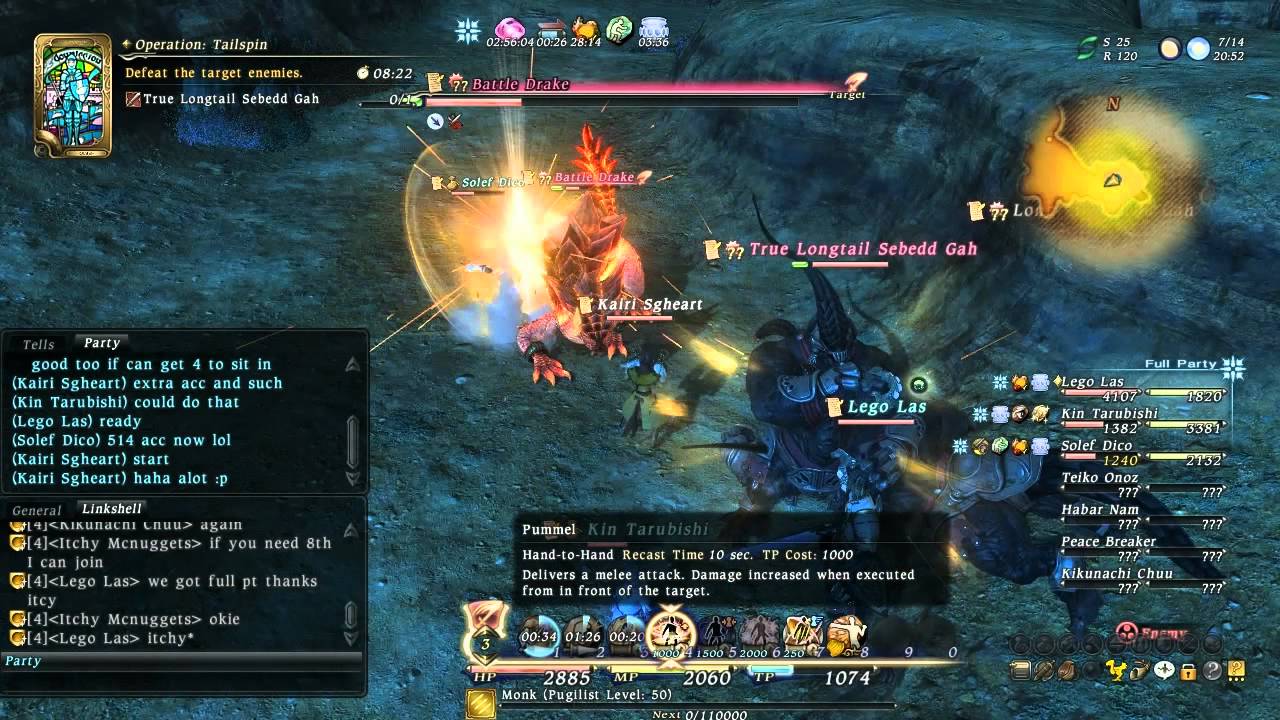The image size is (1280, 720).
Task: Toggle the padlock icon in the menu bar
Action: point(1188,670)
